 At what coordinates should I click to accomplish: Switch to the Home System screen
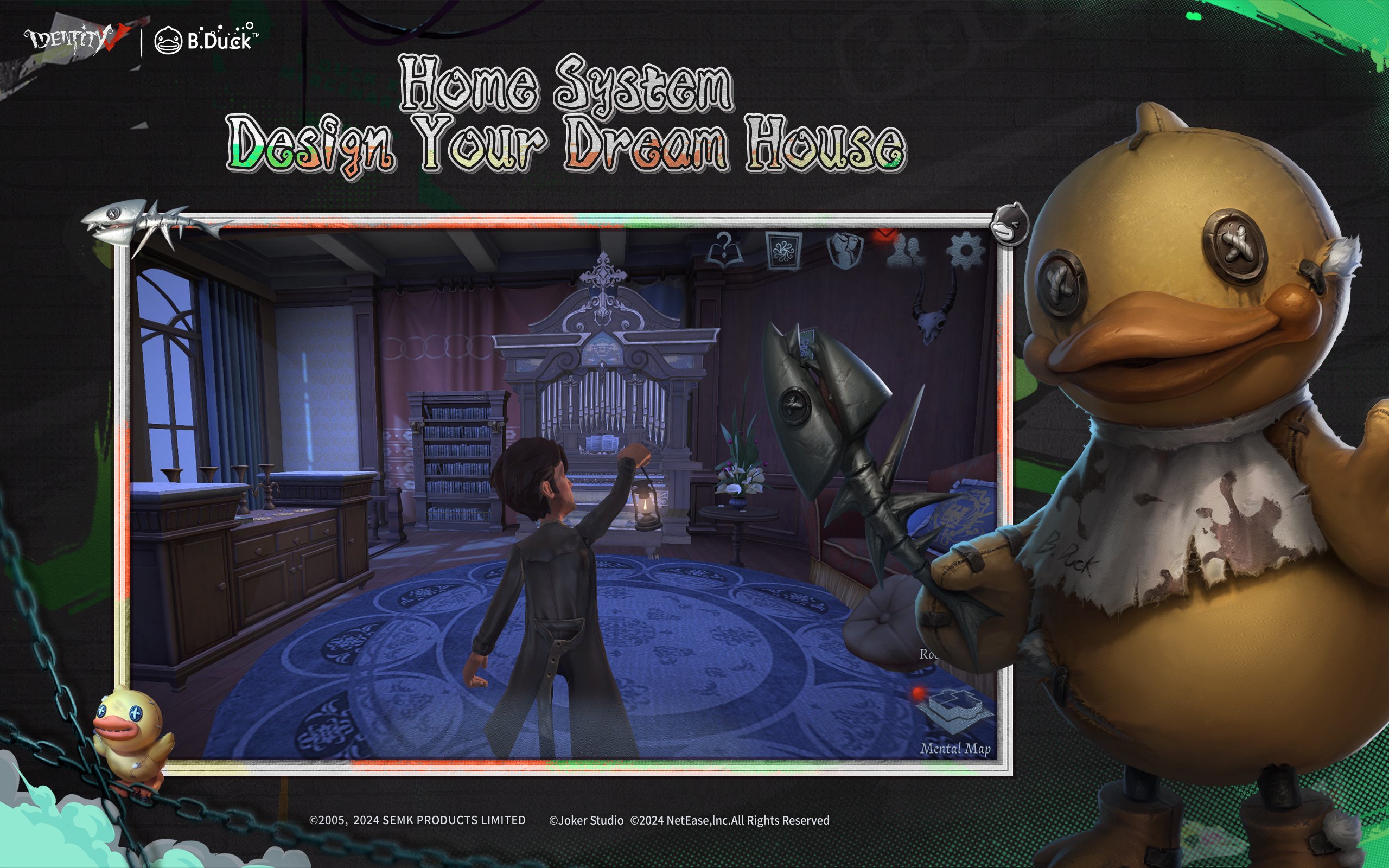(x=565, y=83)
